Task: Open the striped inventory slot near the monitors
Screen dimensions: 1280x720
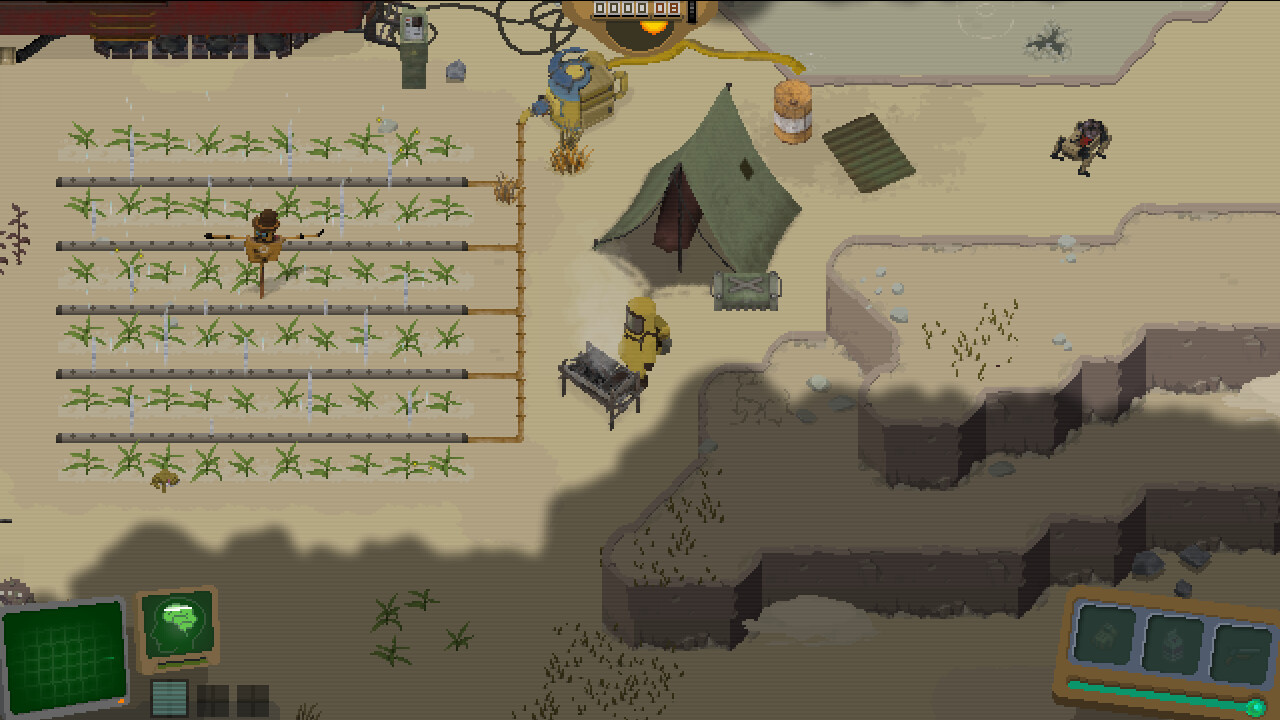Action: pyautogui.click(x=168, y=698)
